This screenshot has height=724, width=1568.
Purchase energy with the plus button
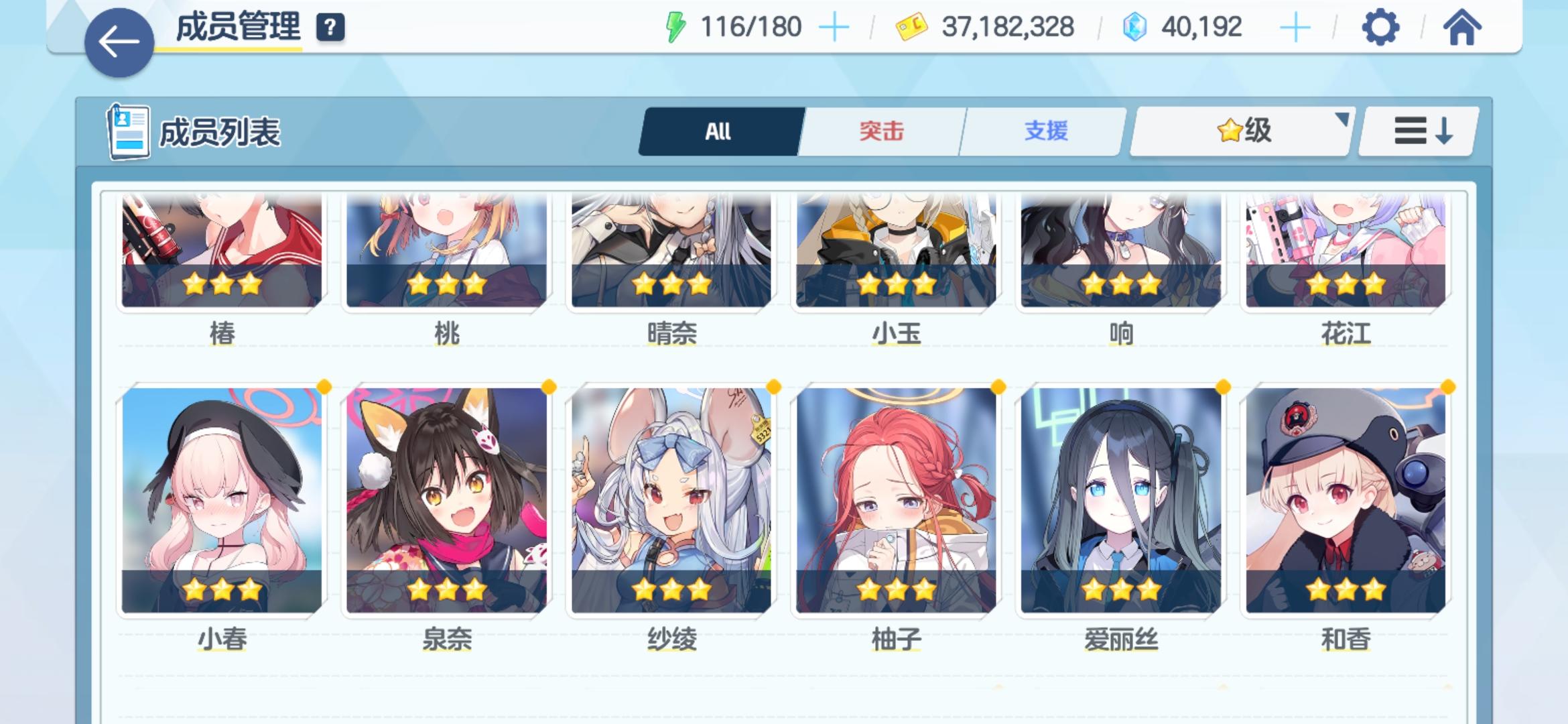tap(835, 28)
